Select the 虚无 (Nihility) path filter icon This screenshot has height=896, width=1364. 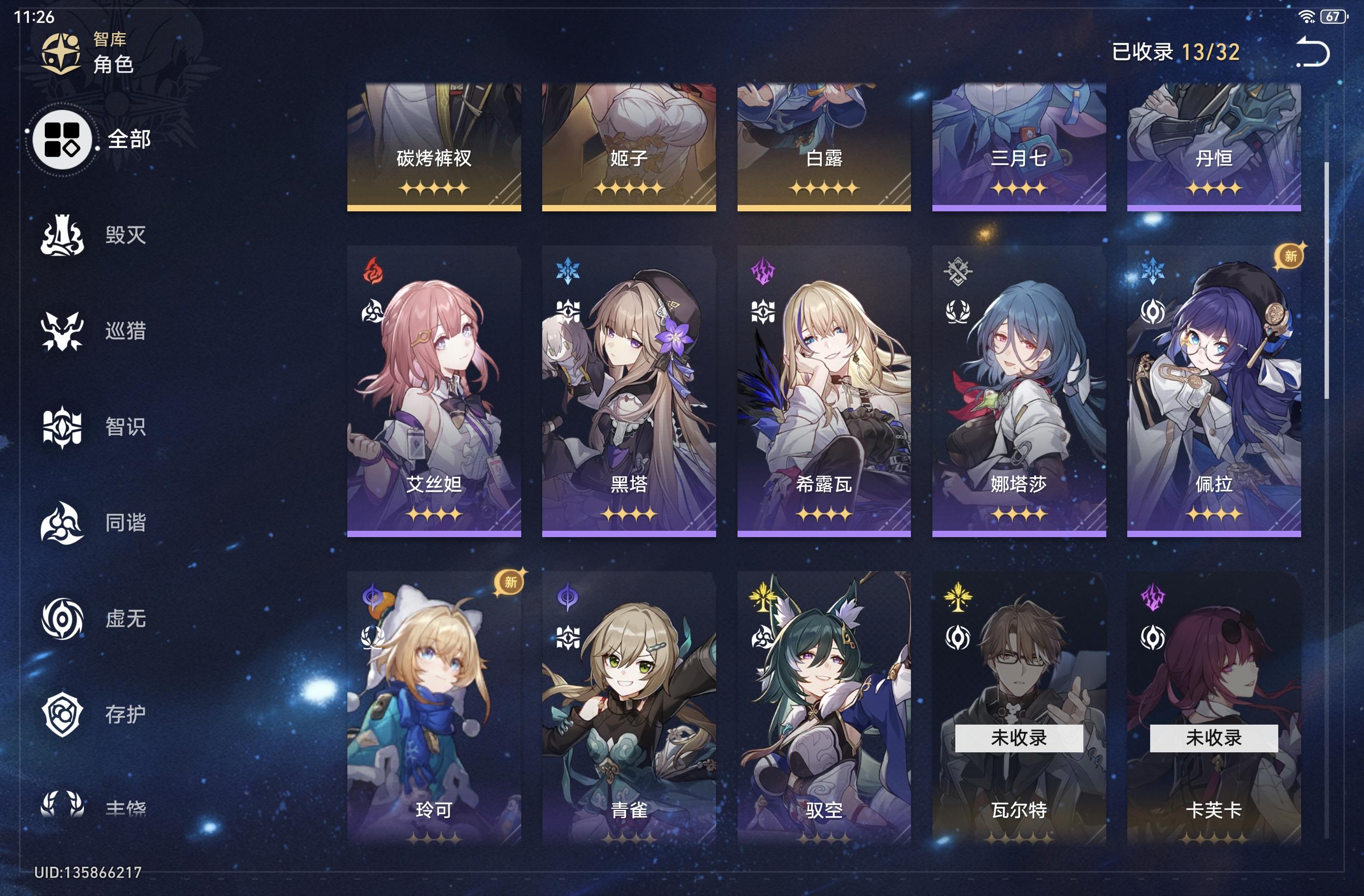61,617
